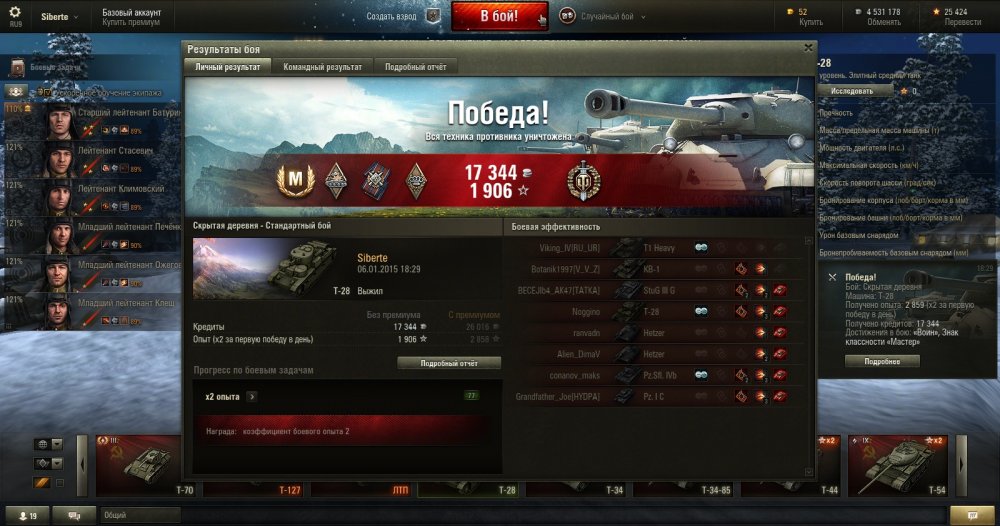This screenshot has width=1000, height=526.
Task: Click Перевести under free experience
Action: tap(955, 21)
